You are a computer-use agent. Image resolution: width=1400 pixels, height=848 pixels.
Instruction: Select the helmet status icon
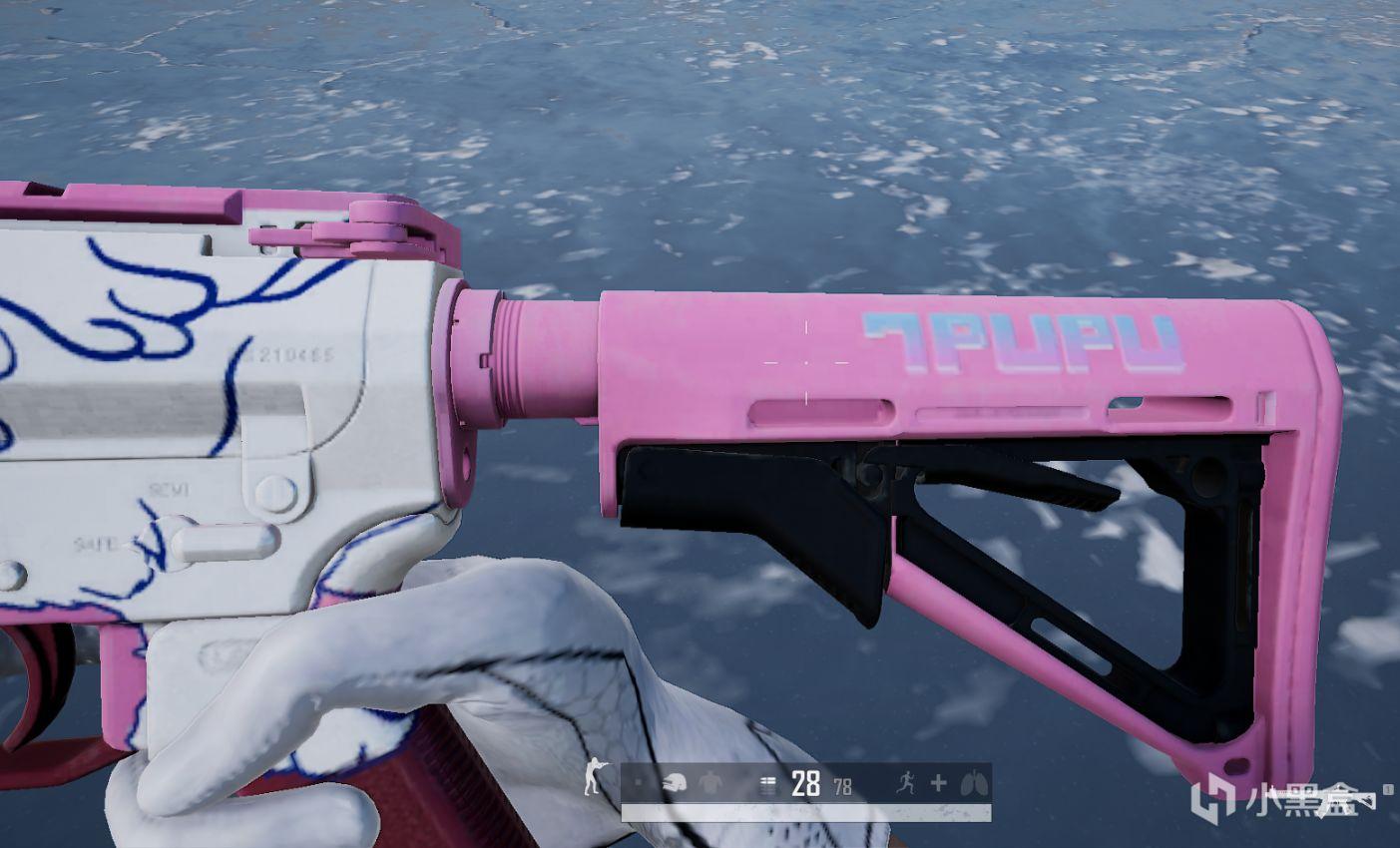[674, 784]
